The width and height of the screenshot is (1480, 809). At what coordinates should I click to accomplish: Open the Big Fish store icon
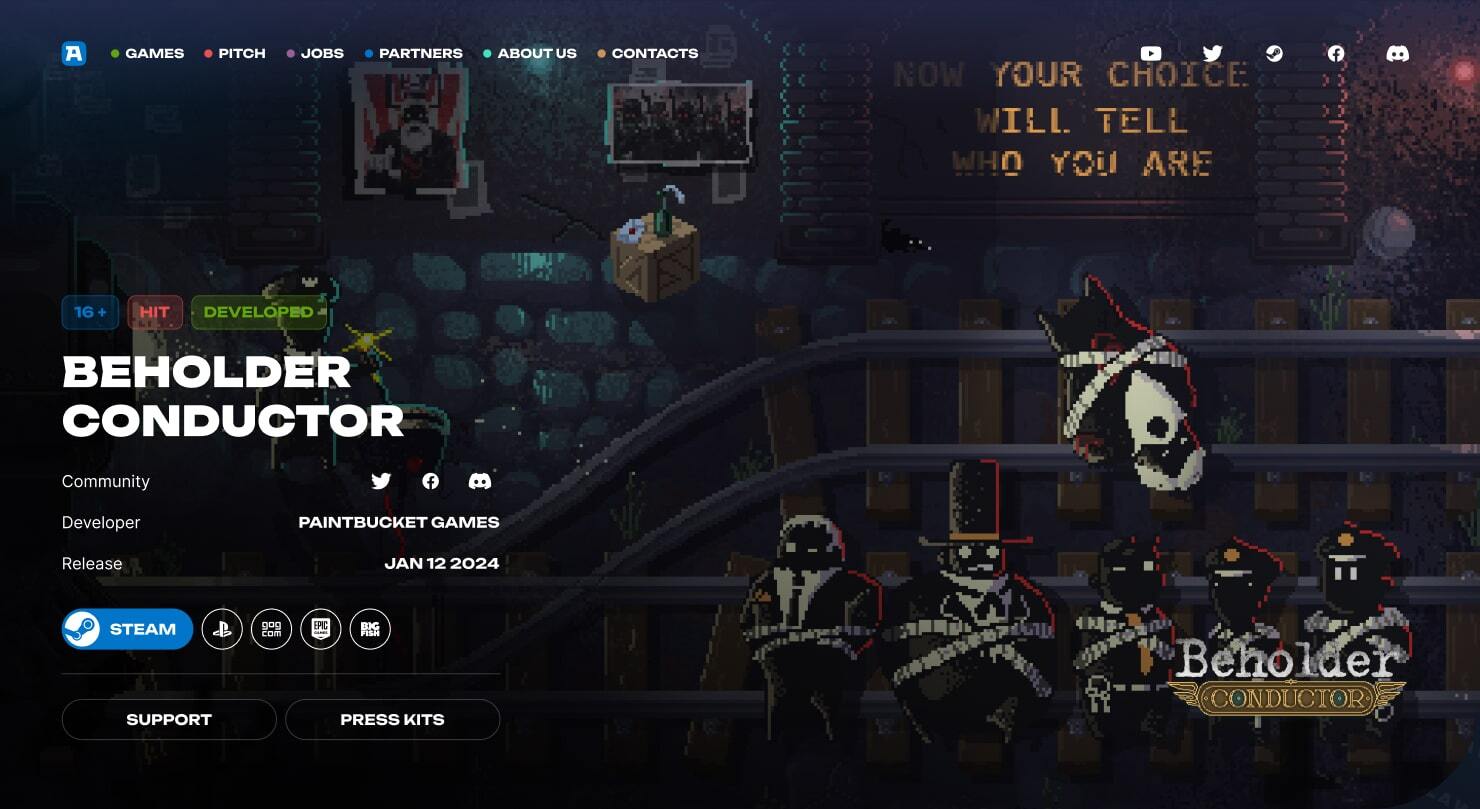[370, 629]
